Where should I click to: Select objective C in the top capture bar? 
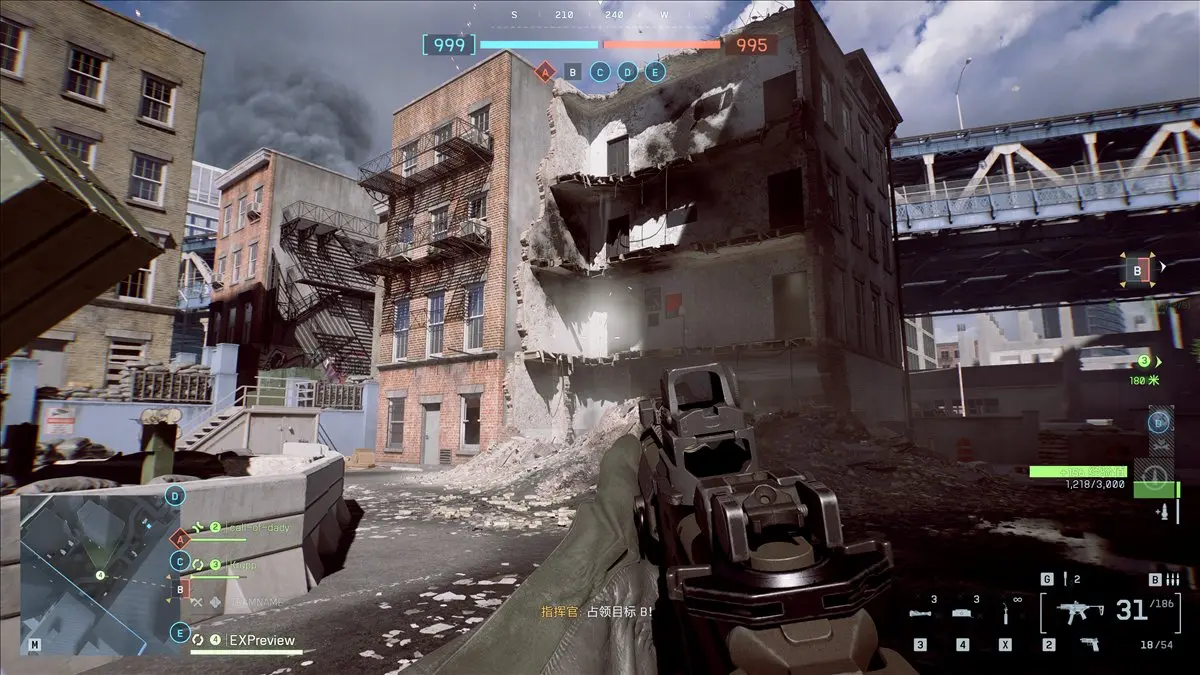(600, 71)
